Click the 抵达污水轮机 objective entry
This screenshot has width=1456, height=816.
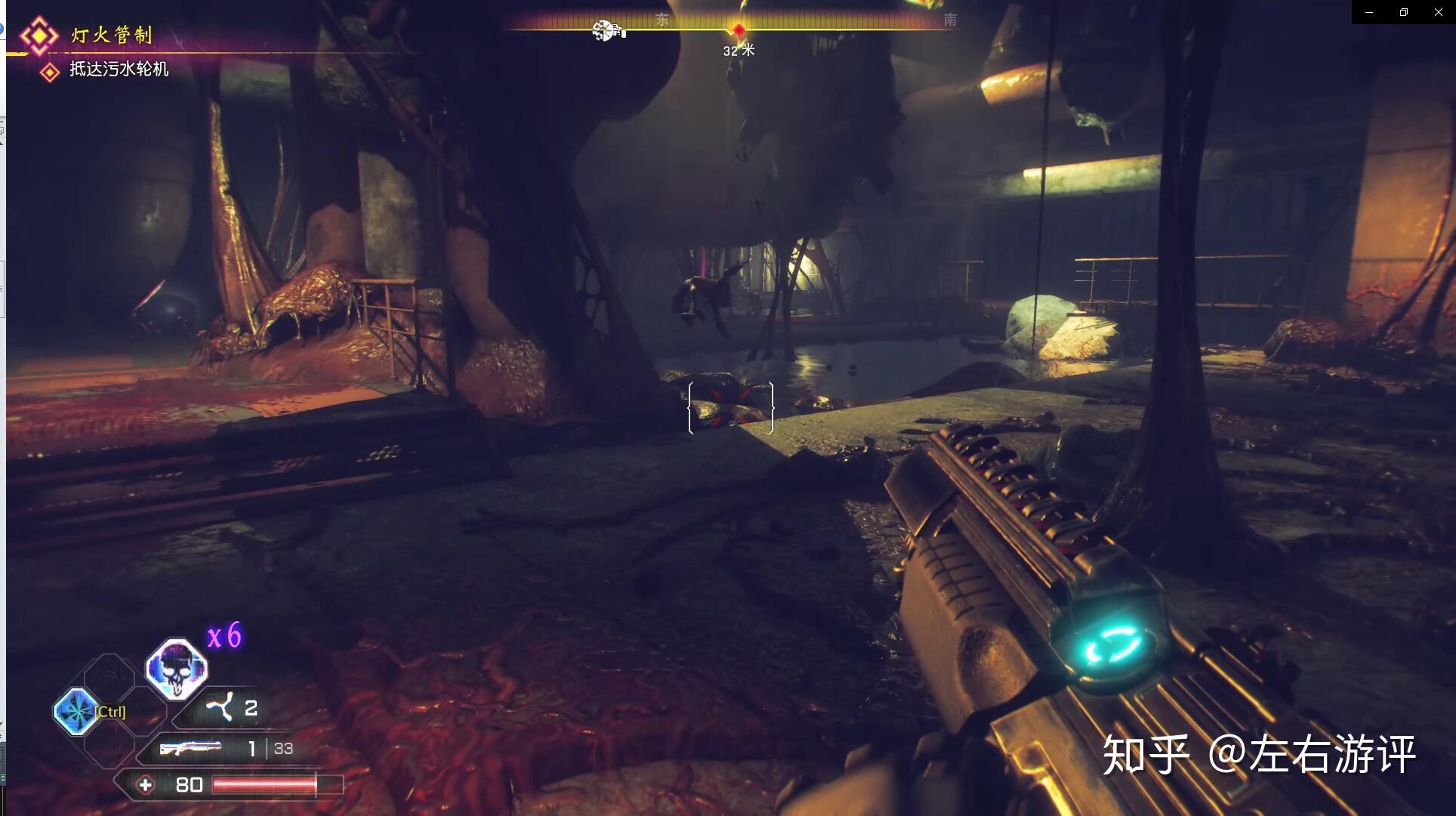(119, 70)
